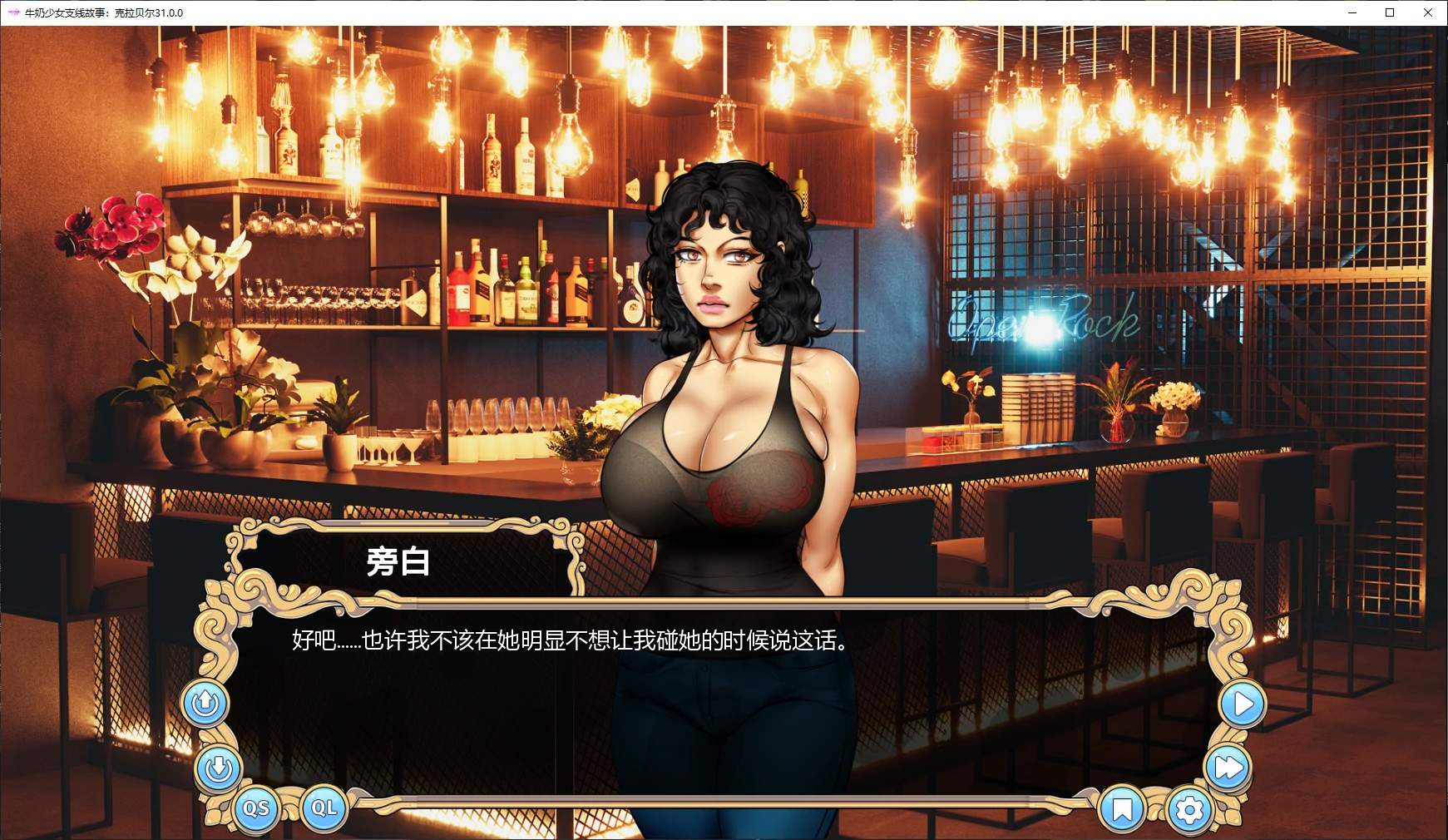Screen dimensions: 1448x840
Task: Maximize the game window
Action: tap(1389, 12)
